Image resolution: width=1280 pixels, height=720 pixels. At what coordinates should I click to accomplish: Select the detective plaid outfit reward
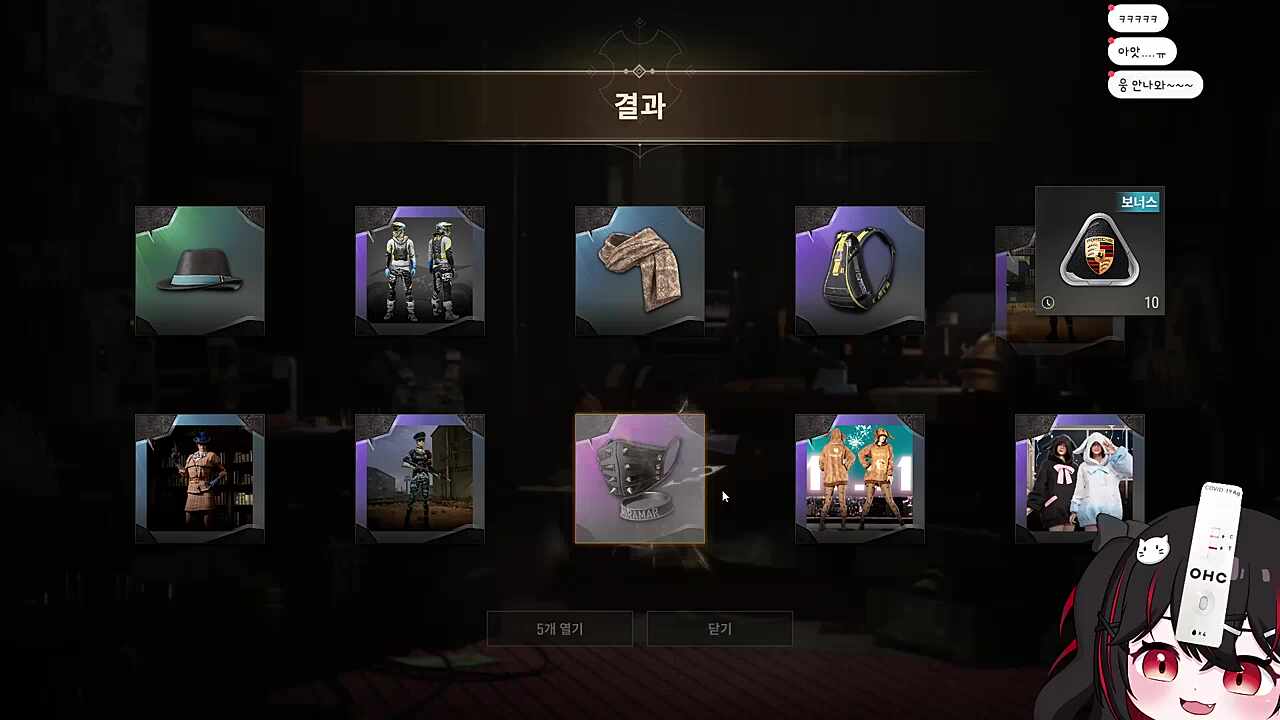pos(199,478)
